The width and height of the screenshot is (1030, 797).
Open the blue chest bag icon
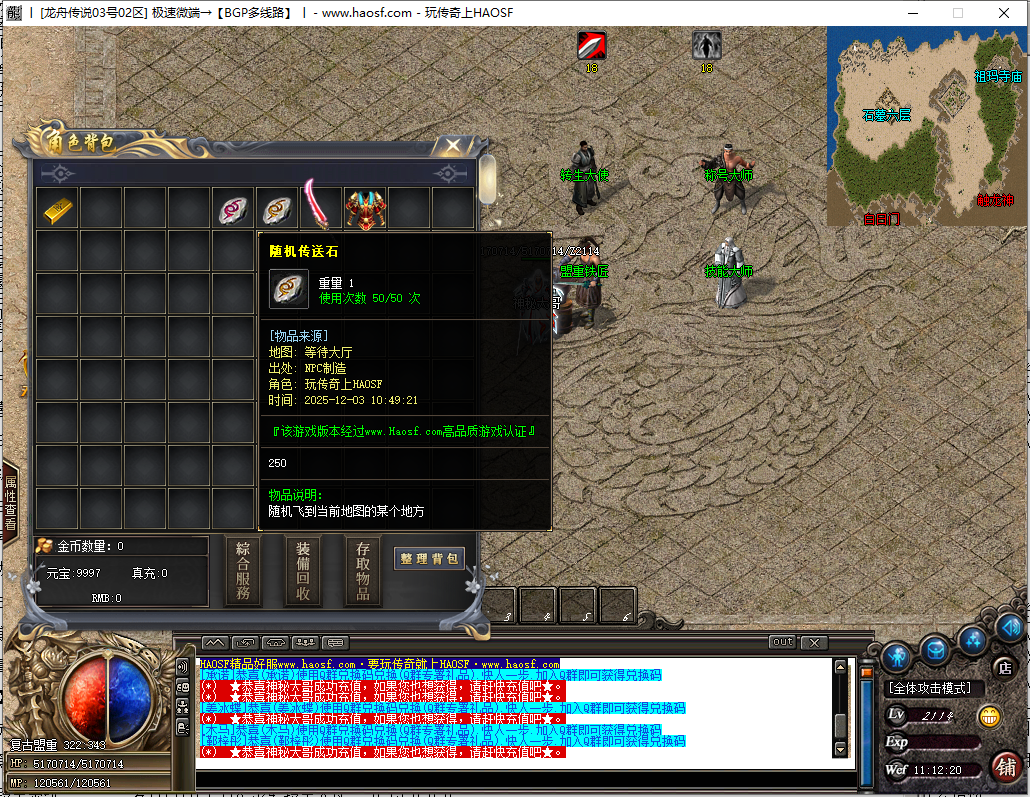pos(935,650)
